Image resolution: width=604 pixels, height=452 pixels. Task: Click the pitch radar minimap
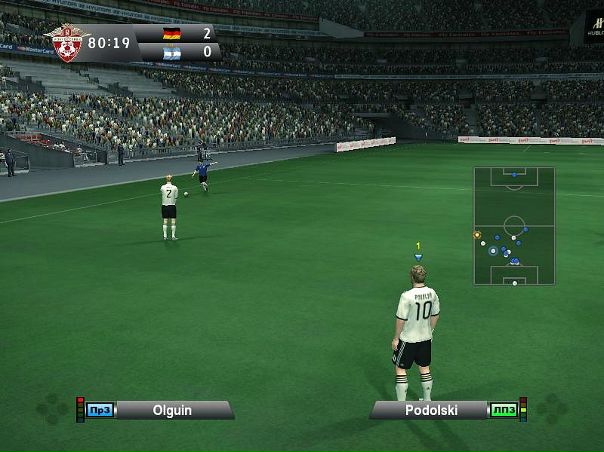514,226
